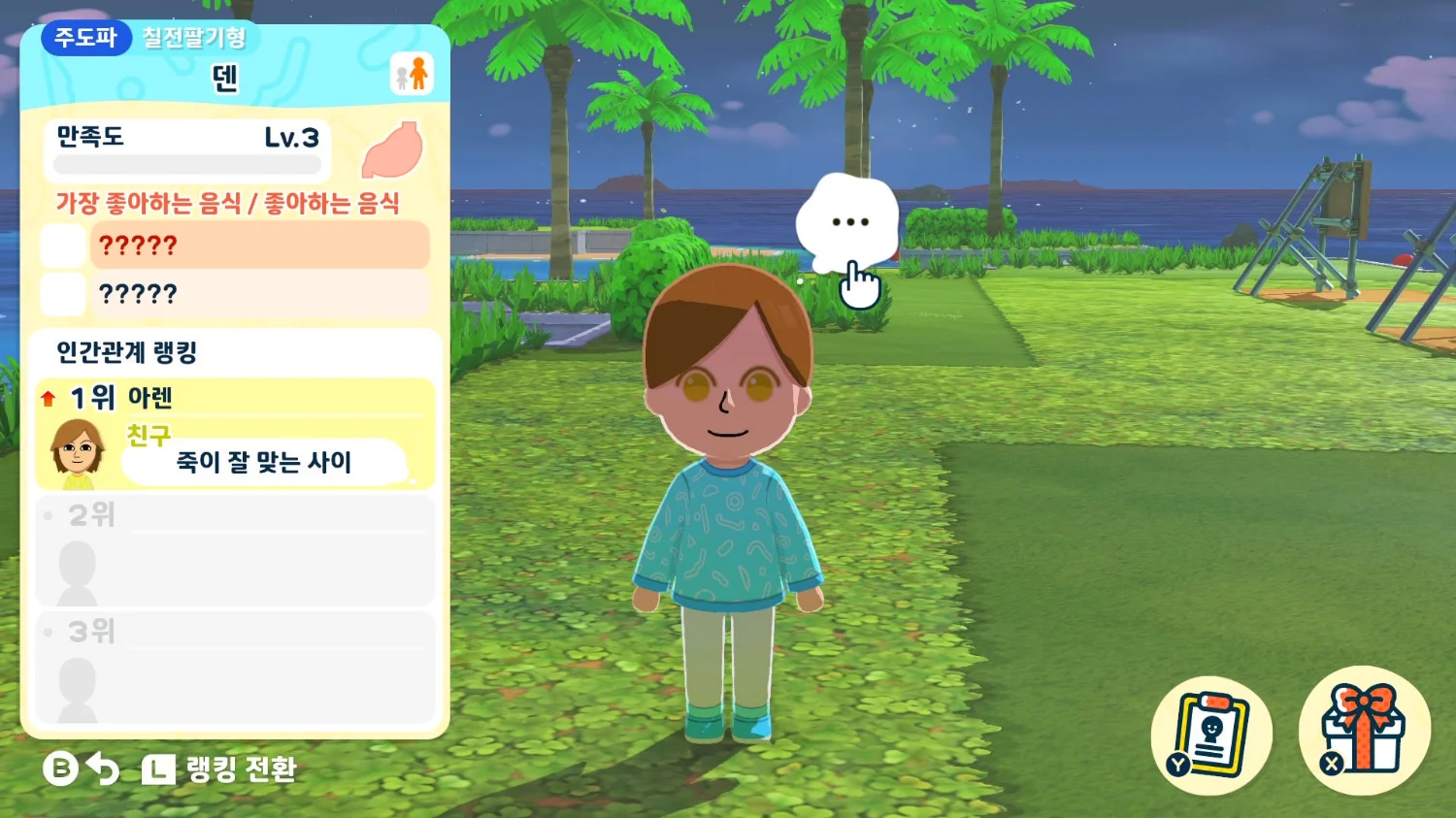Select the top ????? favorite food entry
Viewport: 1456px width, 818px height.
point(259,245)
